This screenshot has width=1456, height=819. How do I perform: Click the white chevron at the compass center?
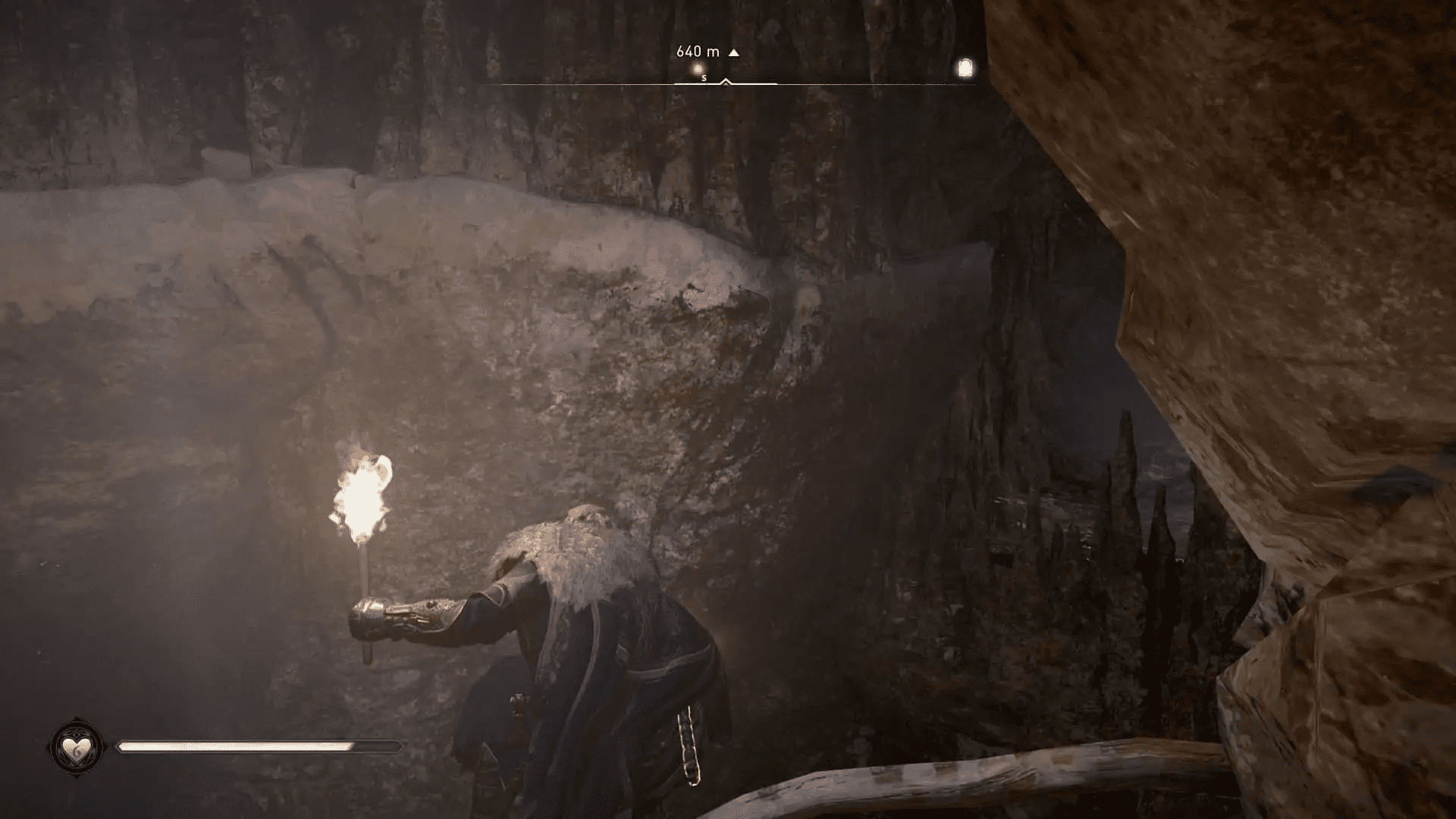[x=725, y=81]
